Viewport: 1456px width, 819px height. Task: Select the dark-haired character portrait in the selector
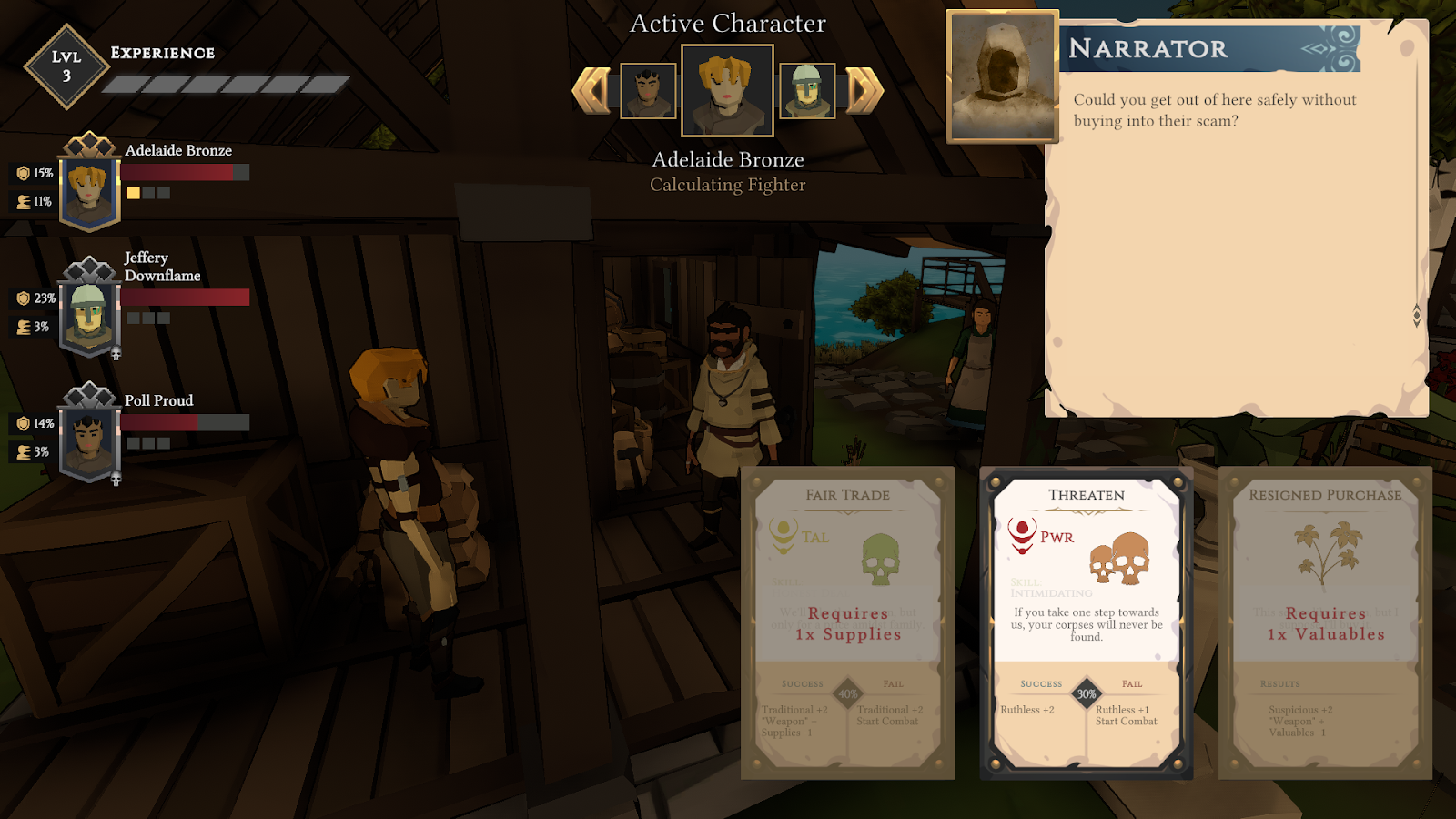648,91
